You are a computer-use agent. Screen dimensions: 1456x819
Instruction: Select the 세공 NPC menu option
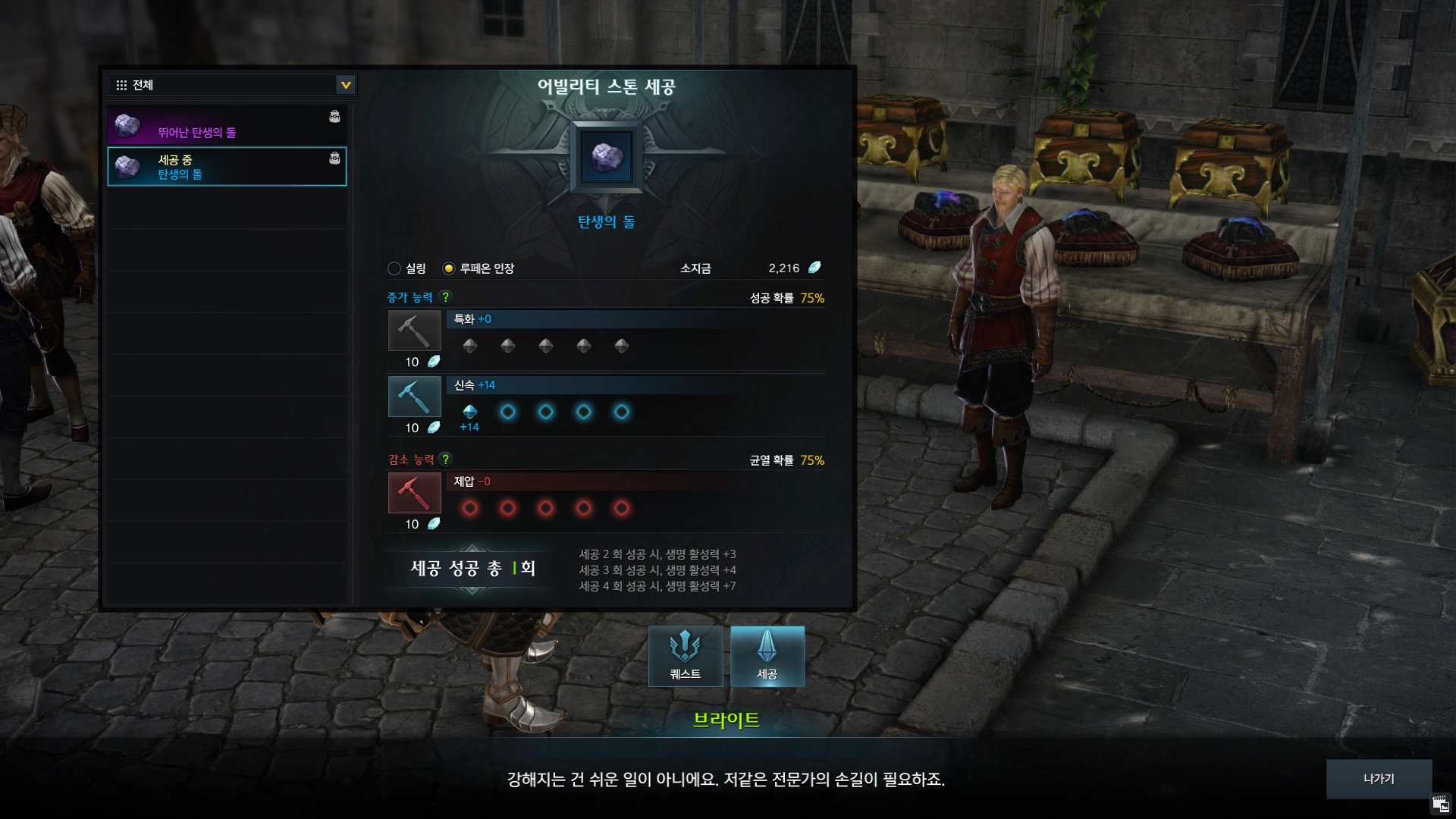point(767,656)
